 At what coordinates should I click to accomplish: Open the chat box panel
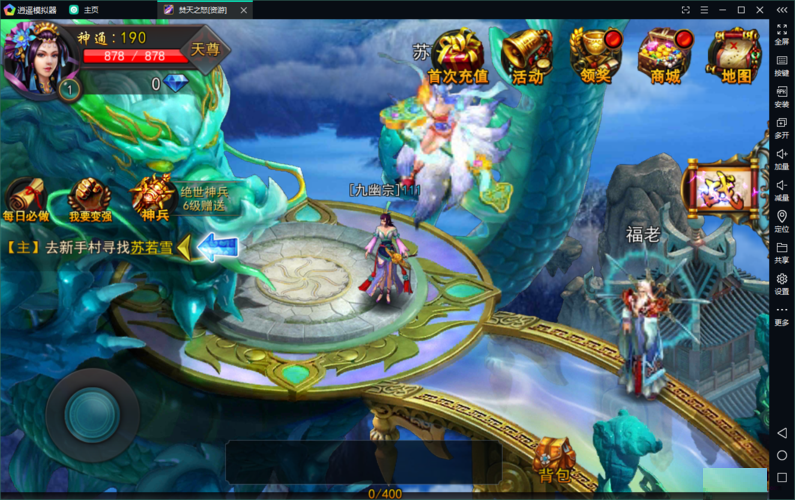[363, 462]
